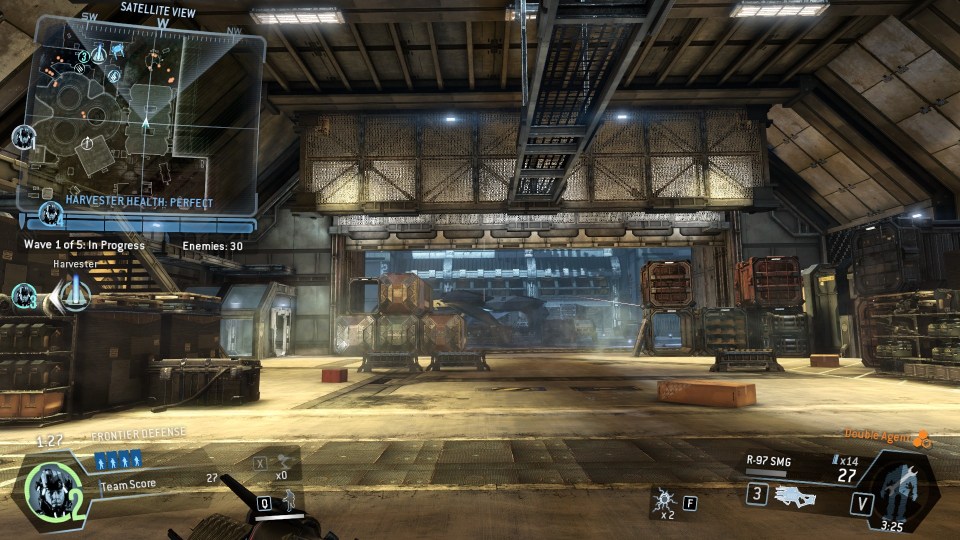Click the Double Agent burn card icon

tap(921, 437)
